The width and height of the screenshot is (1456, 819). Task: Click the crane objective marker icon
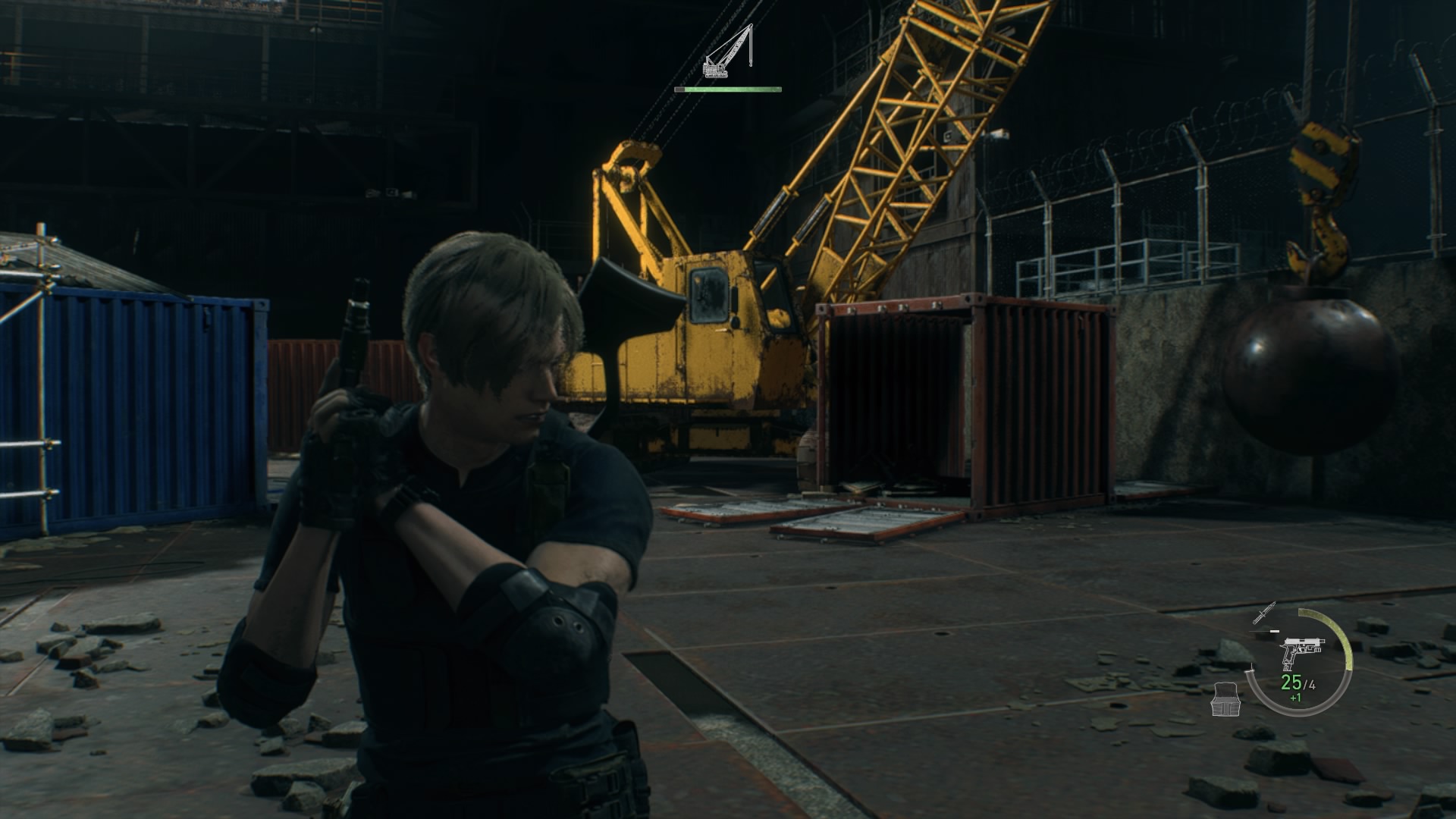728,52
